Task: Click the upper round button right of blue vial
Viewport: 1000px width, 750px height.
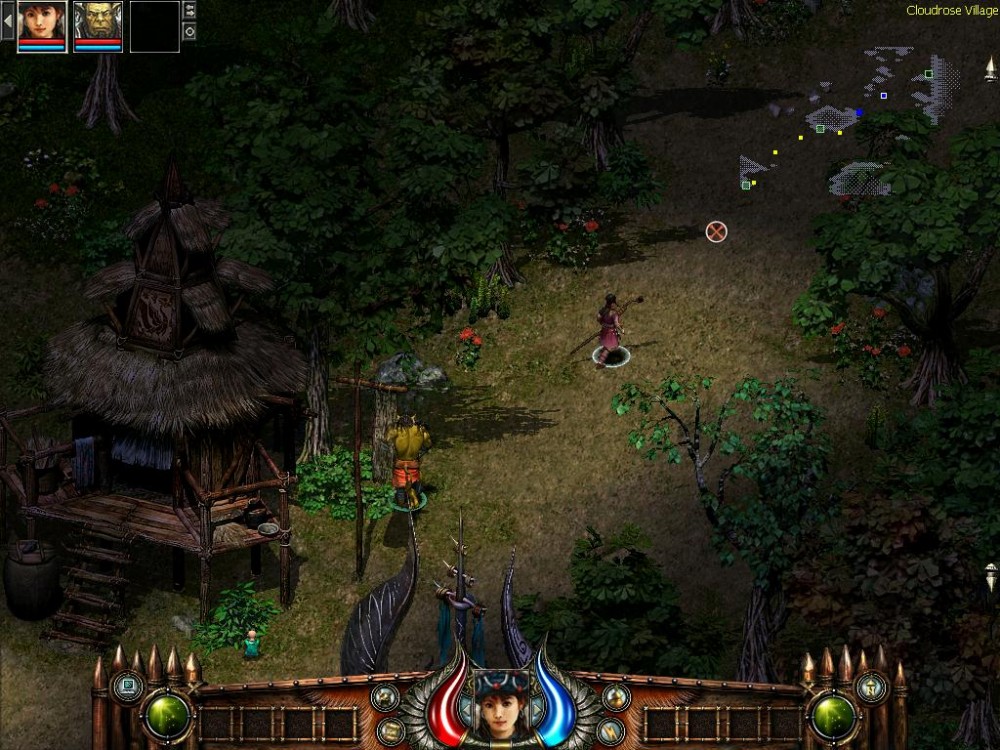Action: (616, 697)
